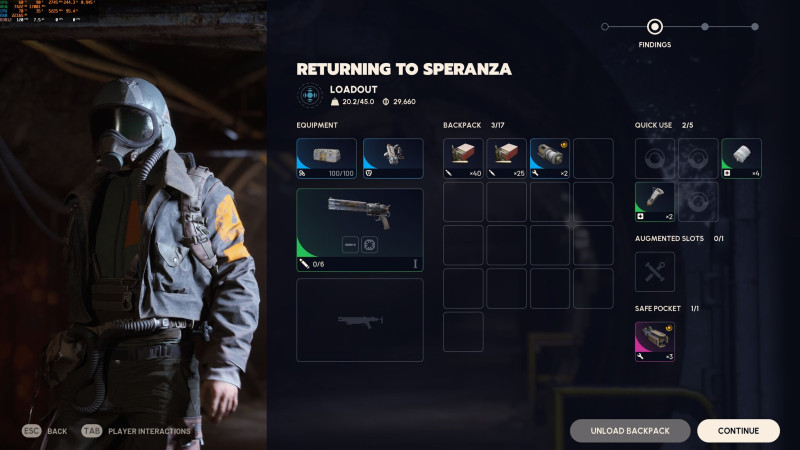Select the blue canister item in backpack

tap(549, 158)
